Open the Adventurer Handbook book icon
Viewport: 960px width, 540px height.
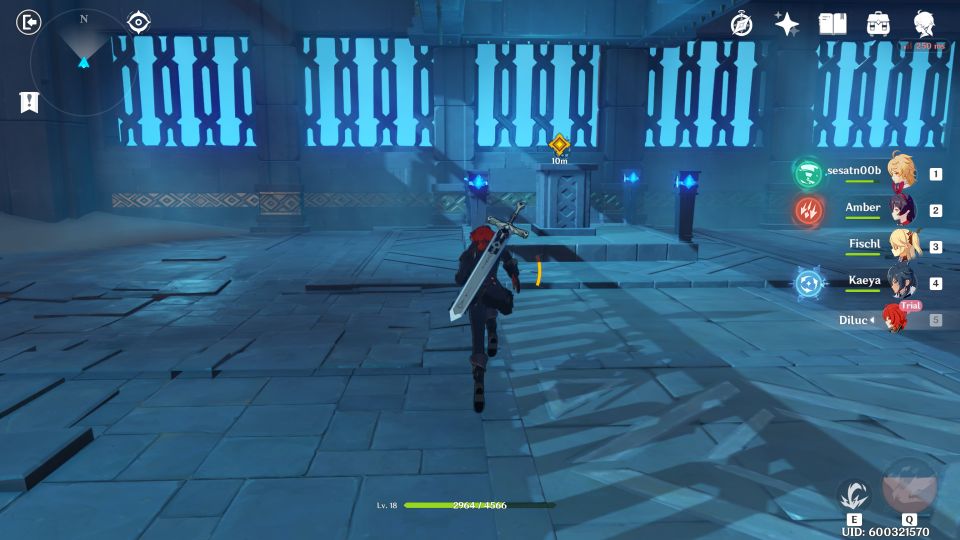pos(832,24)
